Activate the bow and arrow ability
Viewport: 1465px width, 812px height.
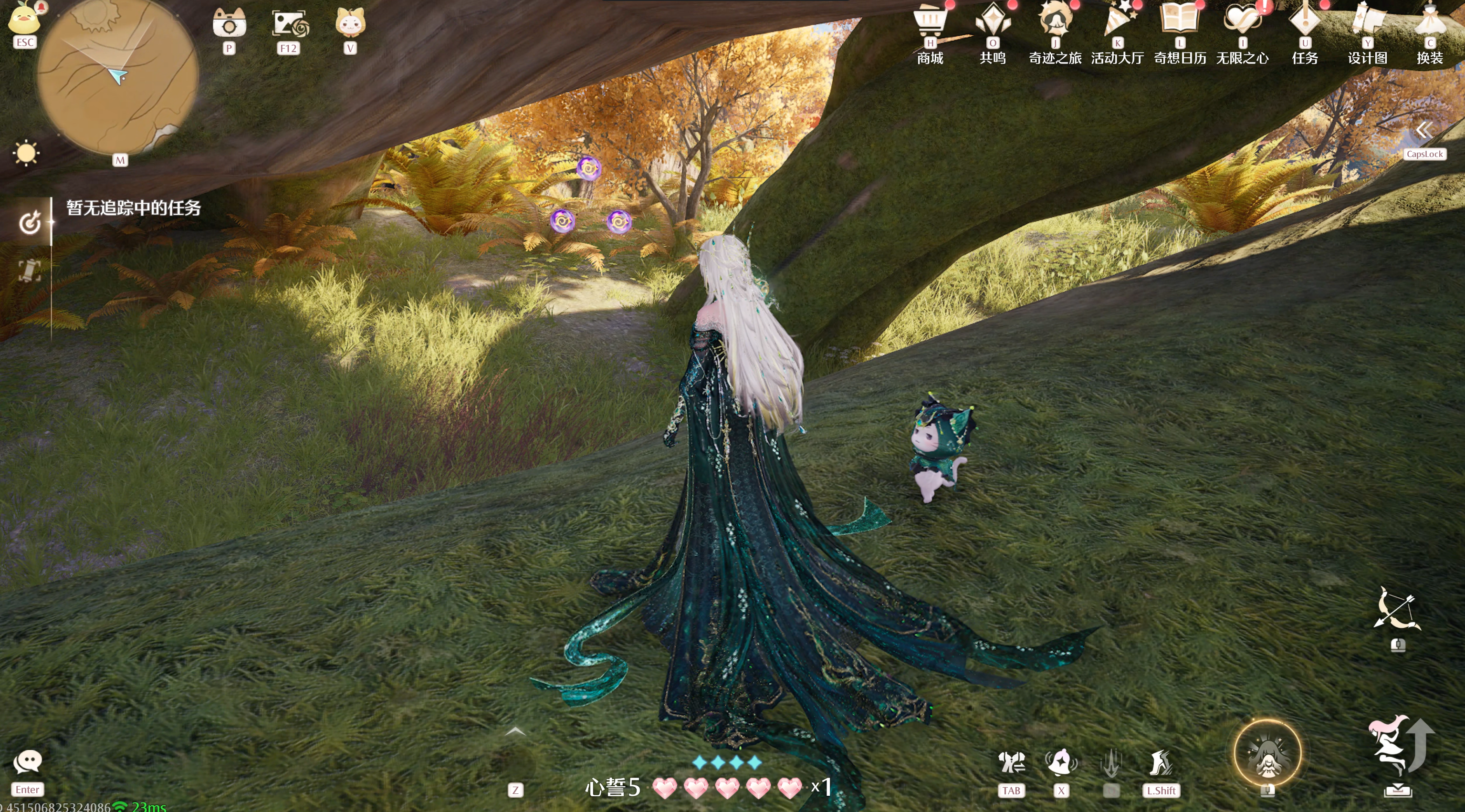pos(1397,610)
